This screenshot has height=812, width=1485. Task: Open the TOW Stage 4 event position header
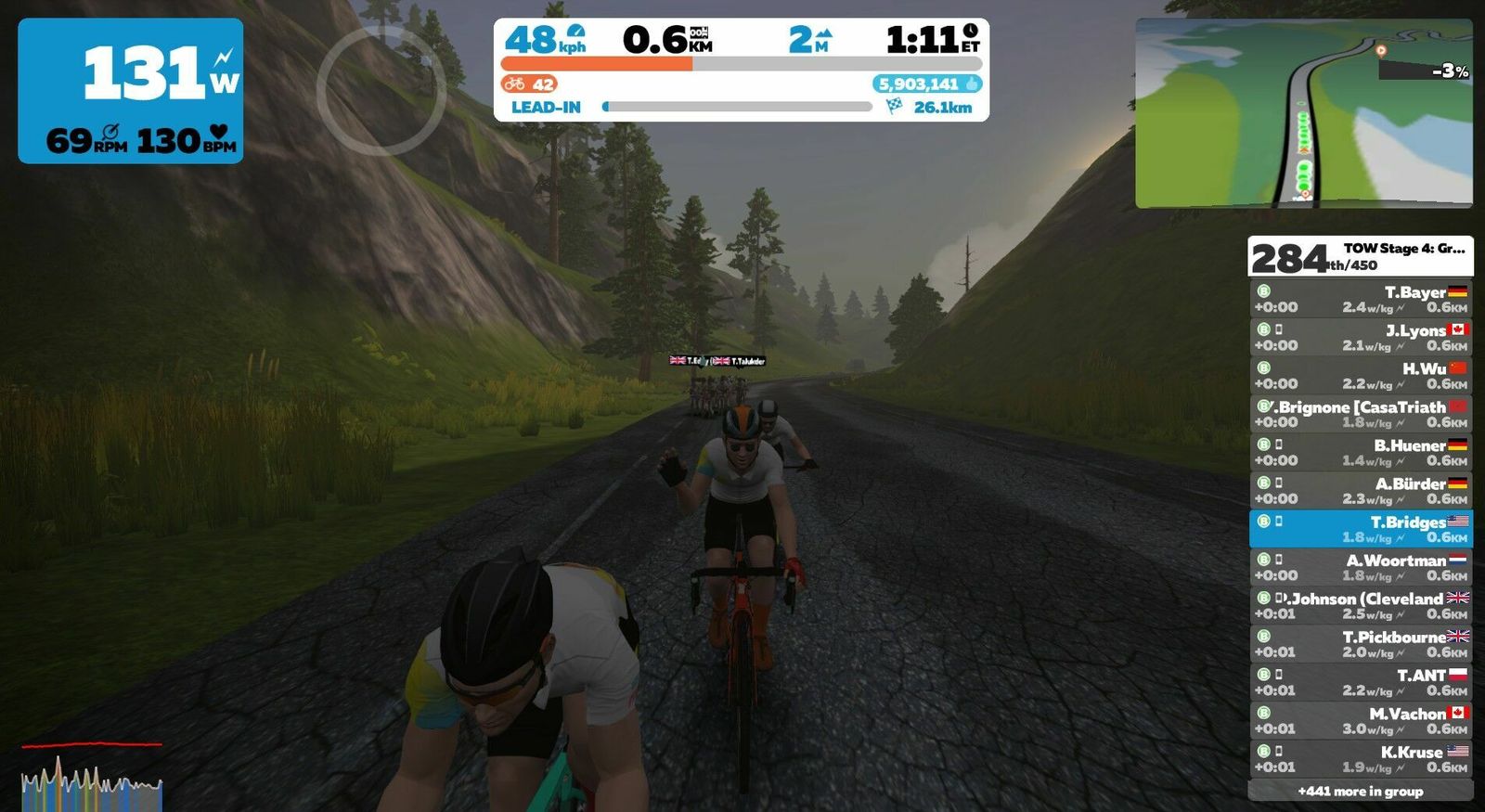coord(1360,256)
